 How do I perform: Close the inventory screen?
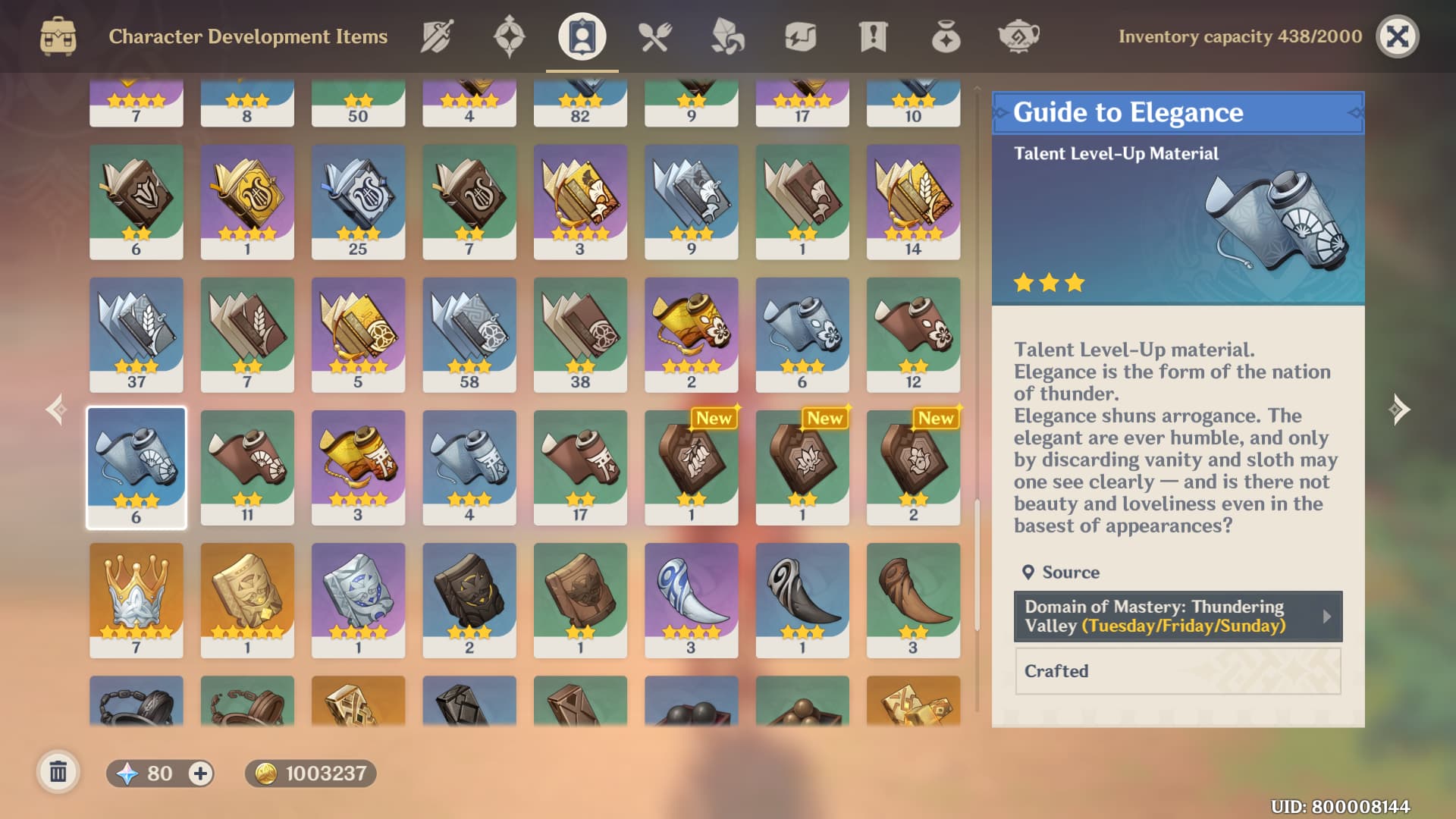pos(1397,36)
